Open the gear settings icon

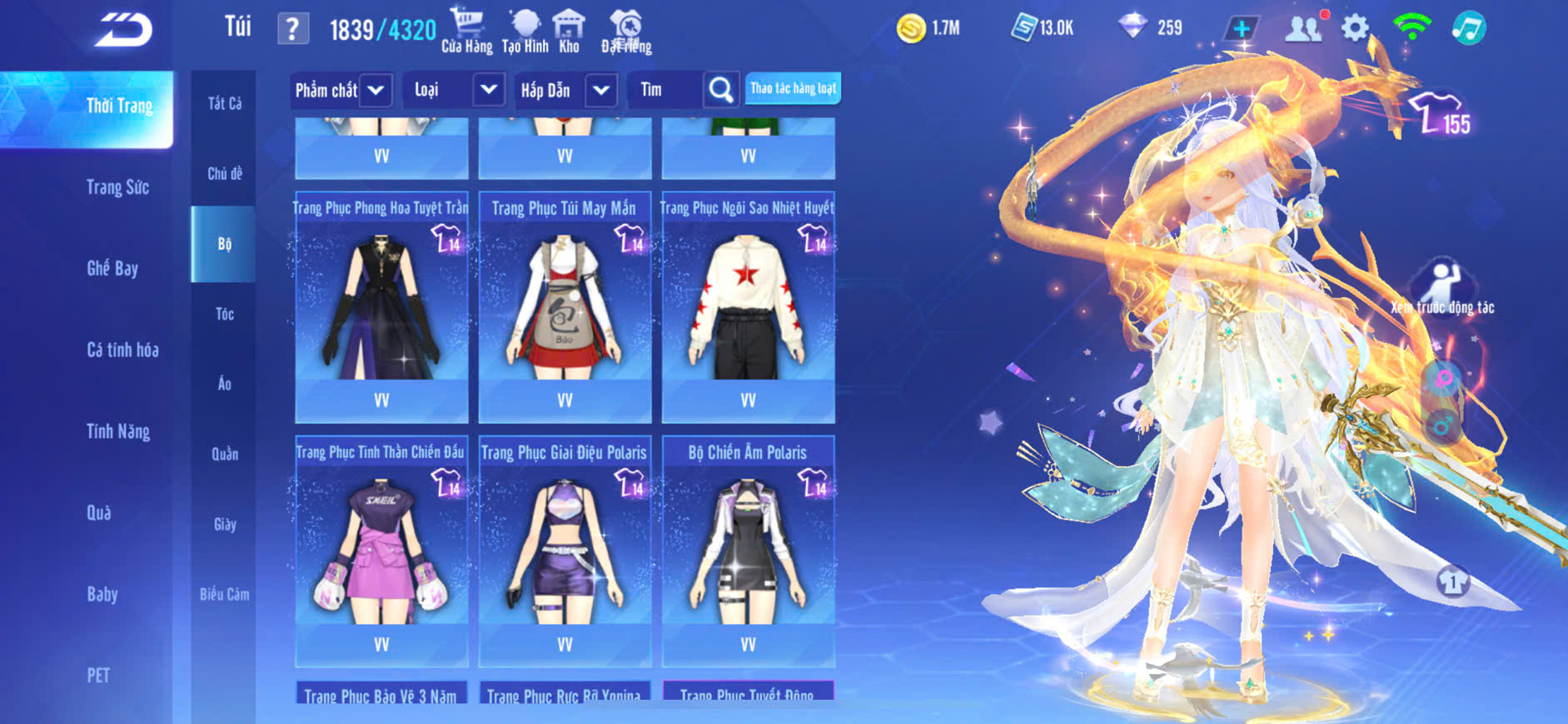pyautogui.click(x=1355, y=28)
